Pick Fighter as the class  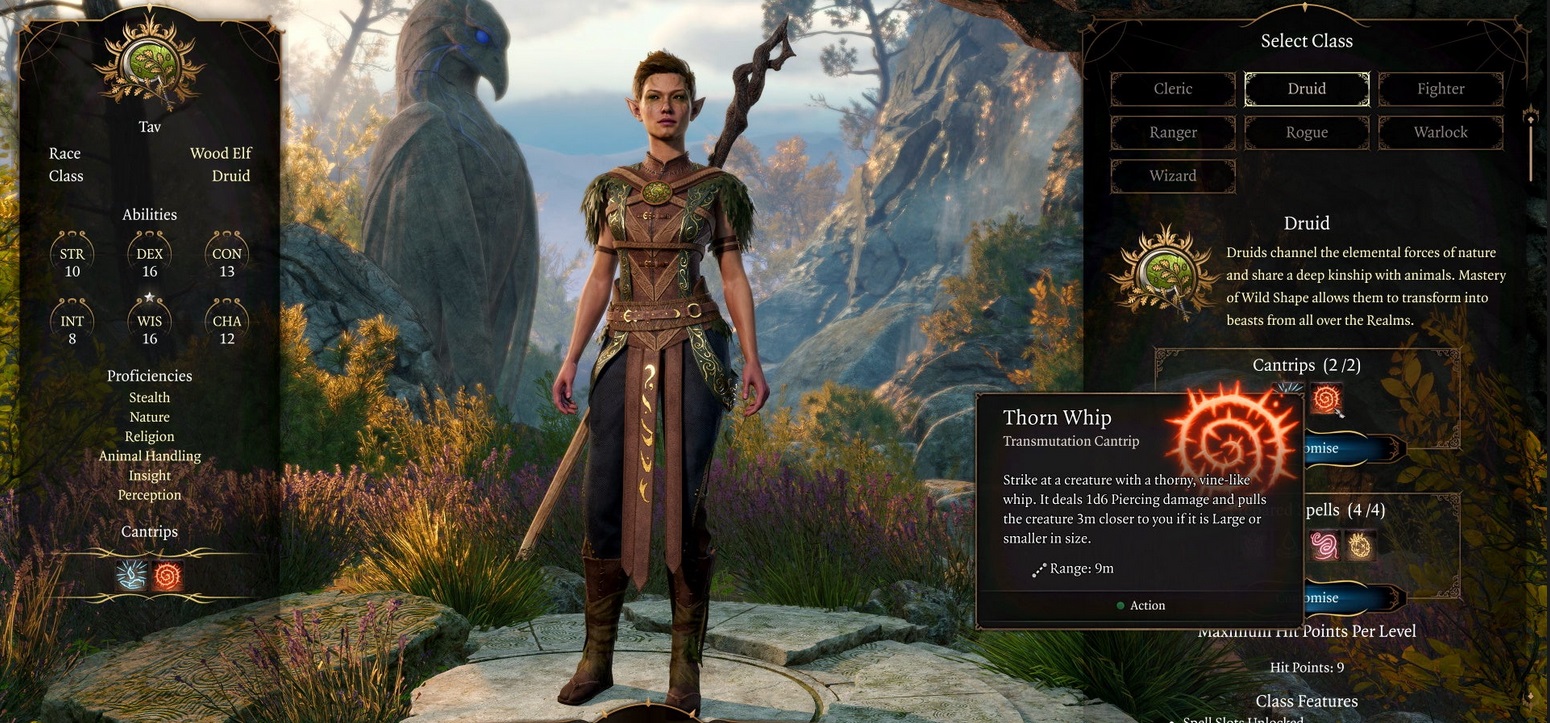click(x=1440, y=89)
